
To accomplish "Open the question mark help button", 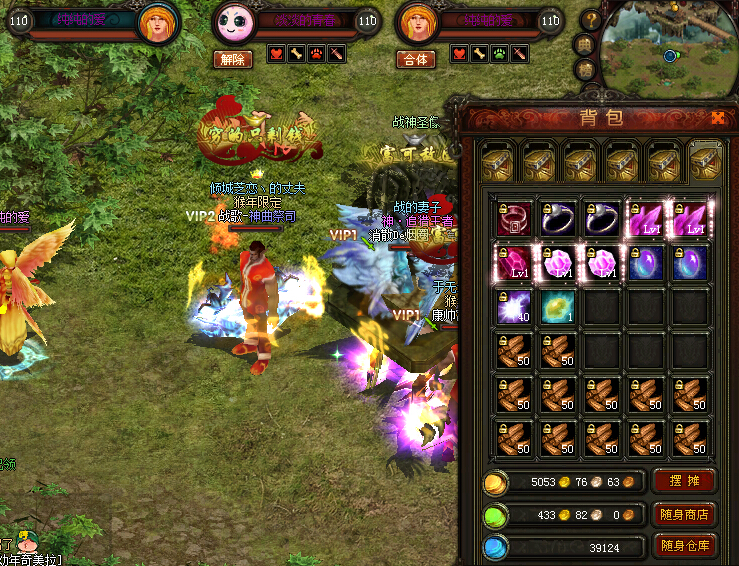I will pos(590,19).
